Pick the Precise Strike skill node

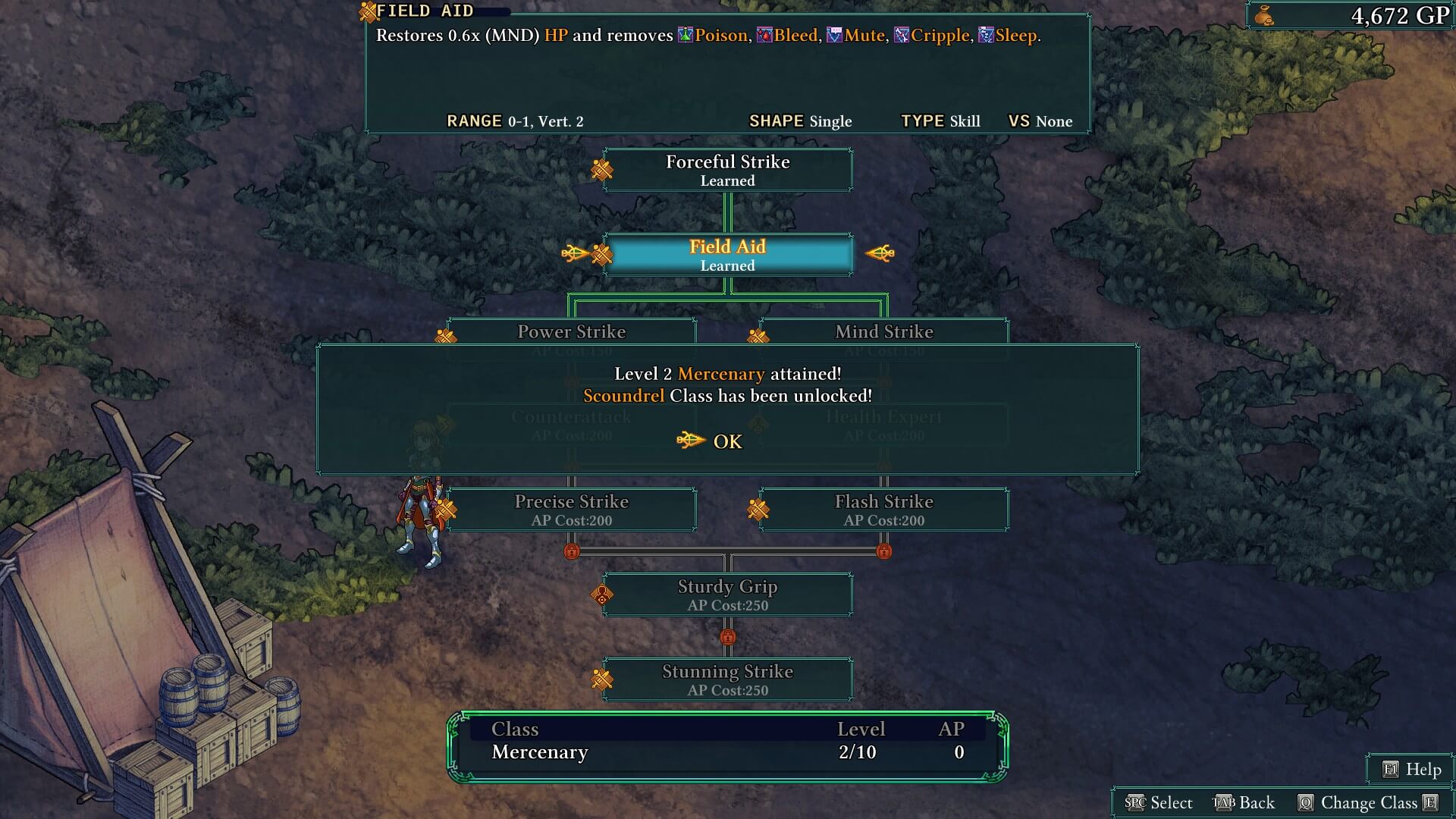tap(571, 510)
